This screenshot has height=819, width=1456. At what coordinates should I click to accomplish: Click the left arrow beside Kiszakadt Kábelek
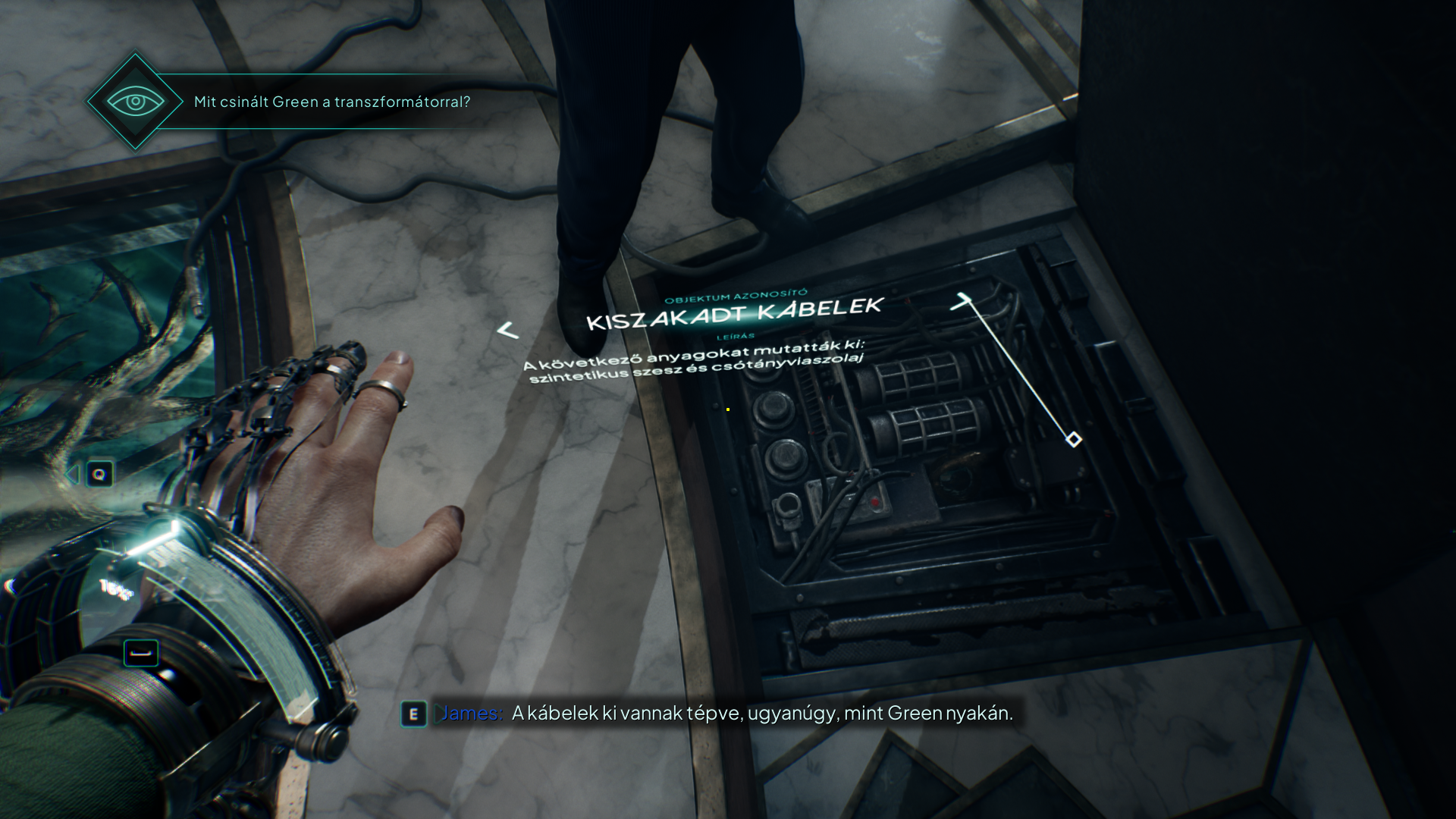point(507,331)
